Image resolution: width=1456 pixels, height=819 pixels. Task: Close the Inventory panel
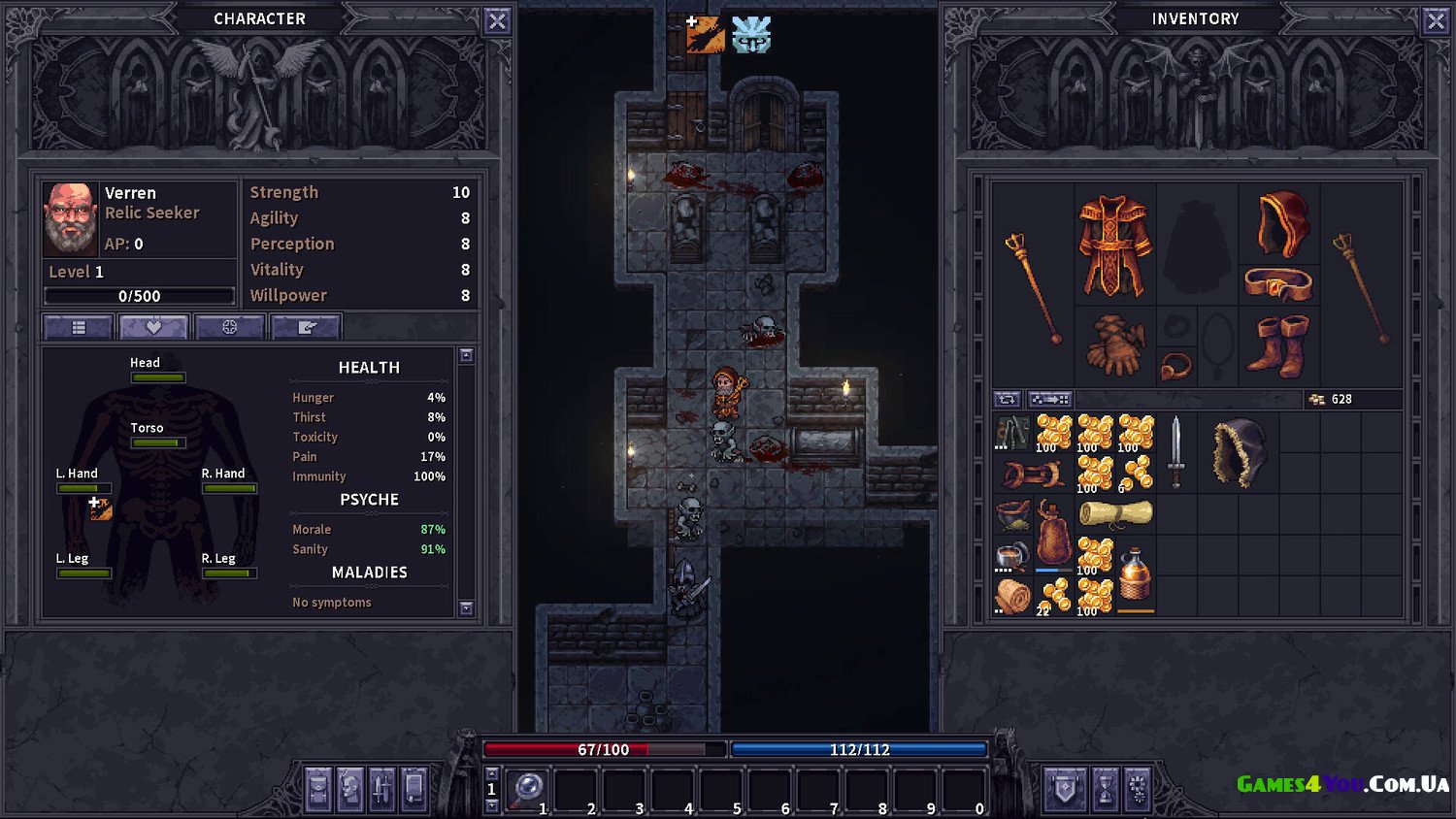[1436, 20]
